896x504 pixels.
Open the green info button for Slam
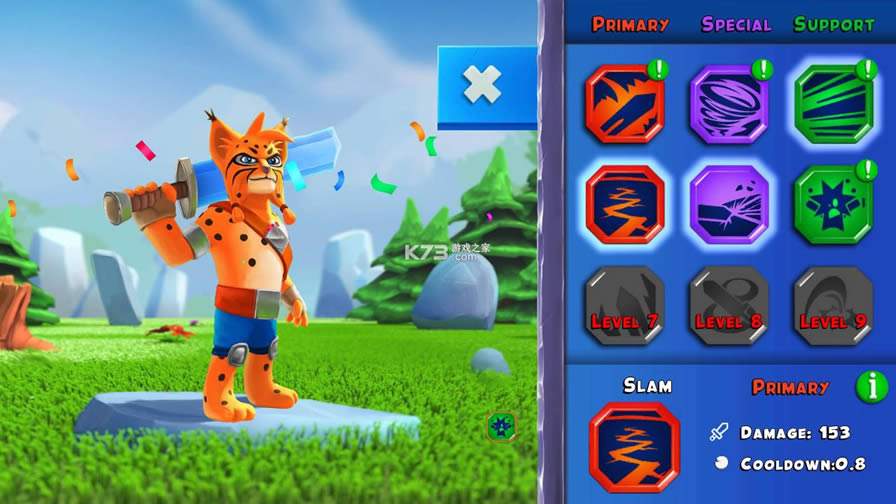[871, 386]
